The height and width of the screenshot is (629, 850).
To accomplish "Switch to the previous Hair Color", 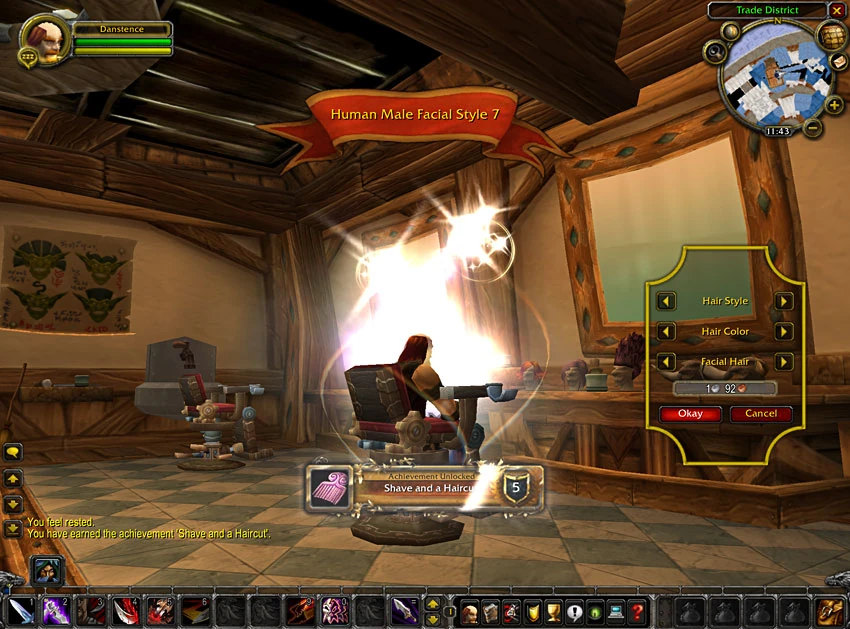I will pos(666,332).
